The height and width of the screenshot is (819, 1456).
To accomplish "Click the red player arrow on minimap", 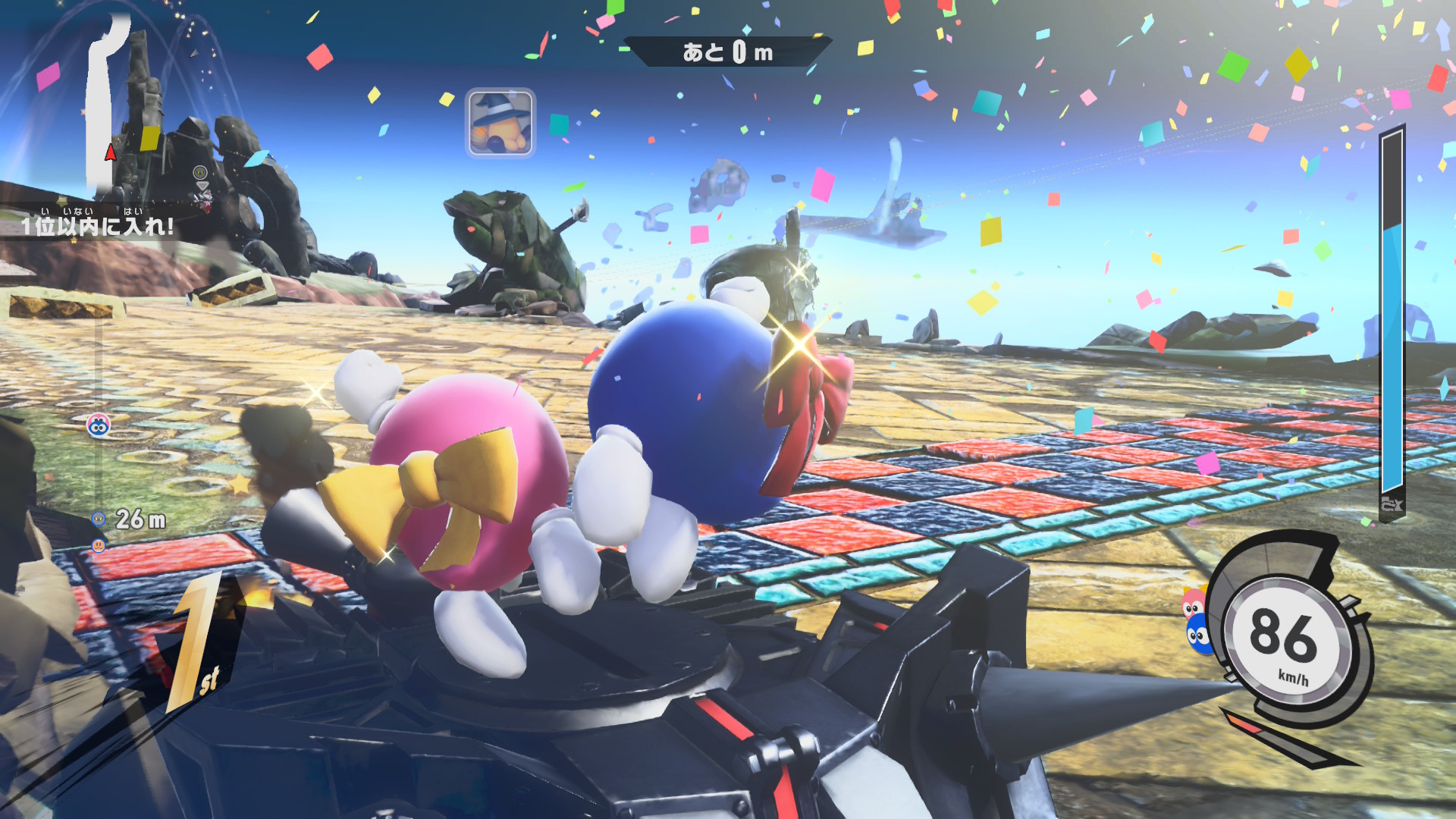I will coord(111,152).
